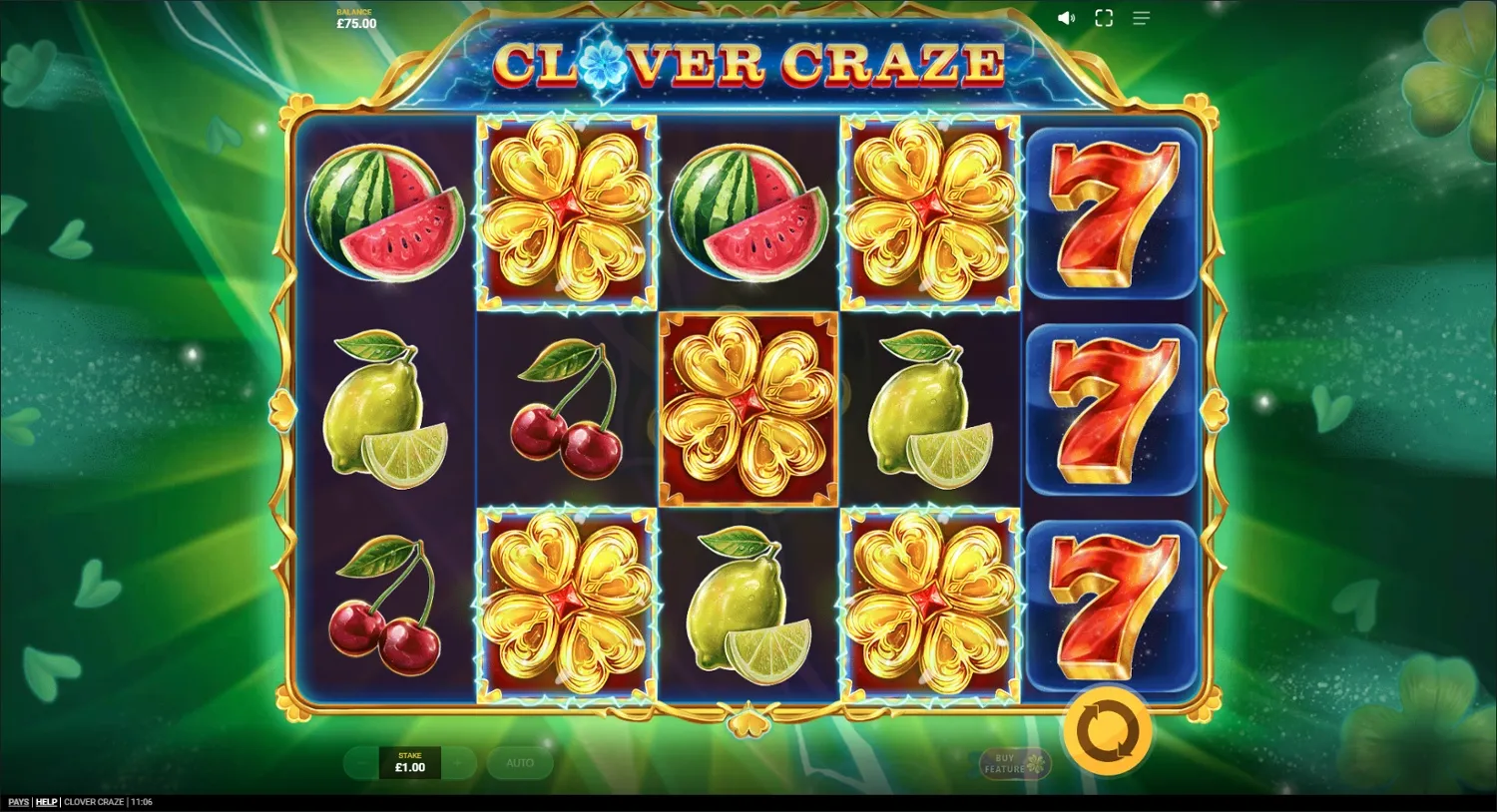Toggle fullscreen view
The width and height of the screenshot is (1497, 812).
pyautogui.click(x=1104, y=18)
